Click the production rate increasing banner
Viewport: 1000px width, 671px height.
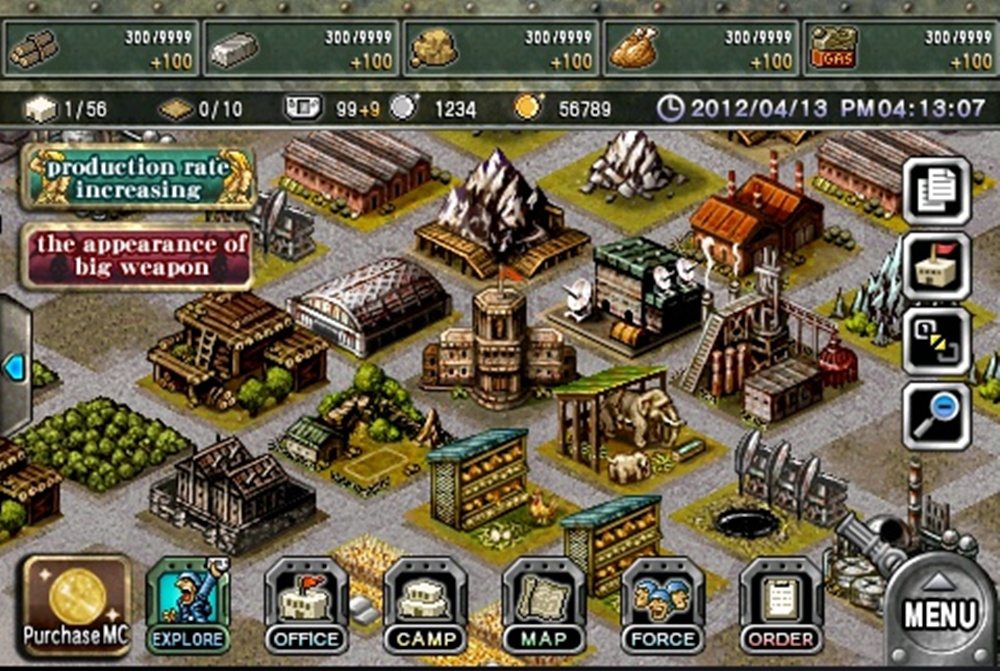138,178
